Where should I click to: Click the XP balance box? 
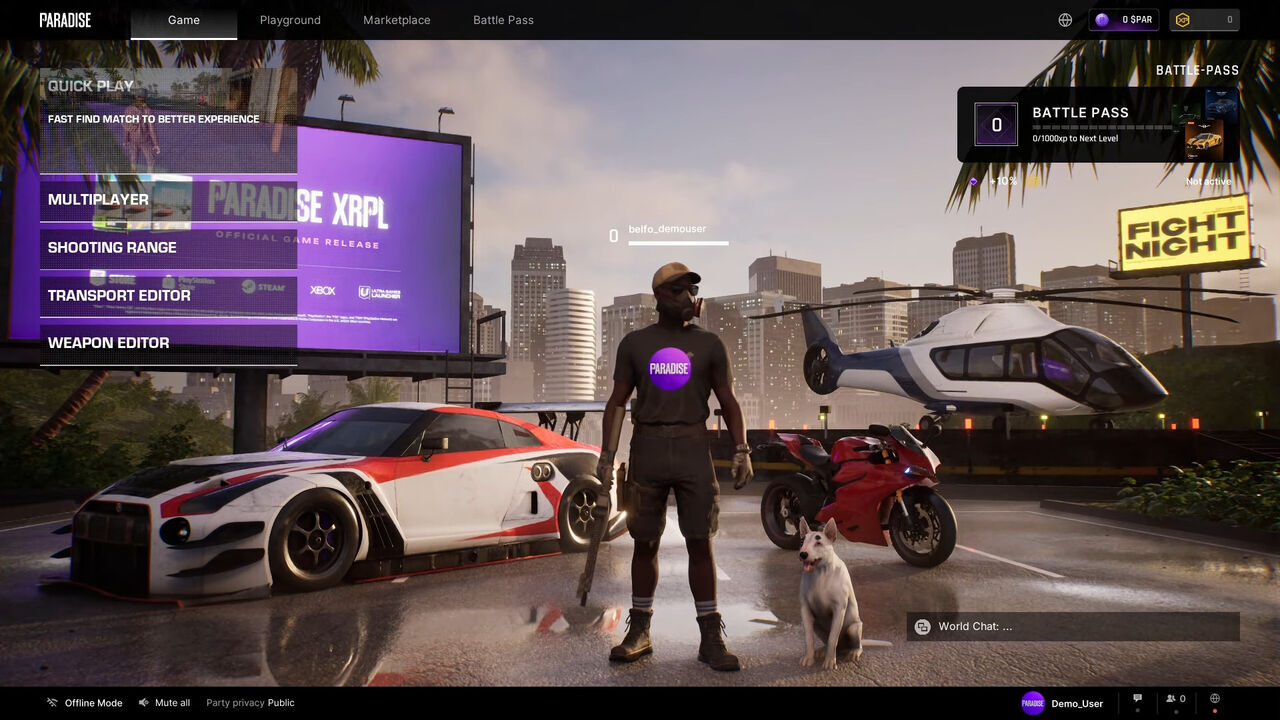click(1204, 20)
